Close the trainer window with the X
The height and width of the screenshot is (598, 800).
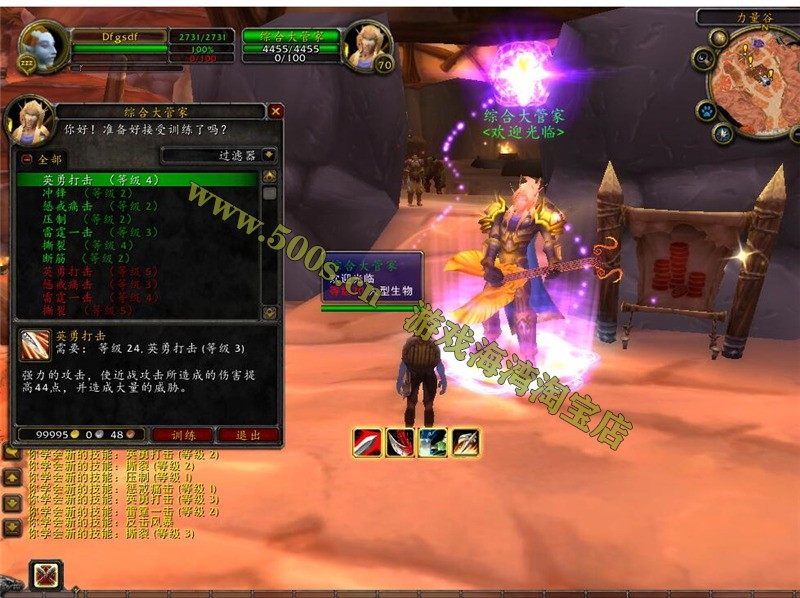(276, 111)
